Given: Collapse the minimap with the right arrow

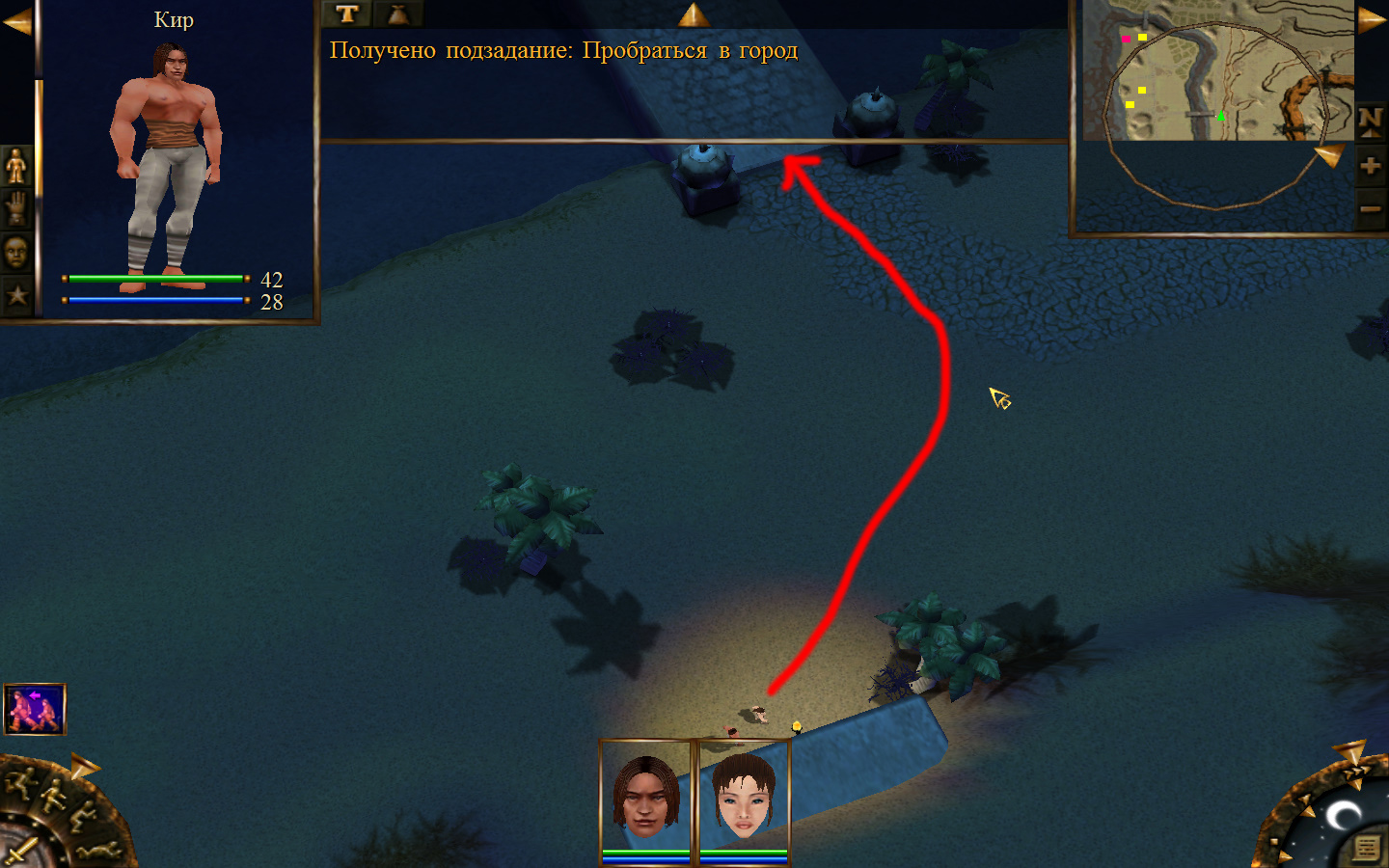Looking at the screenshot, I should pyautogui.click(x=1372, y=21).
